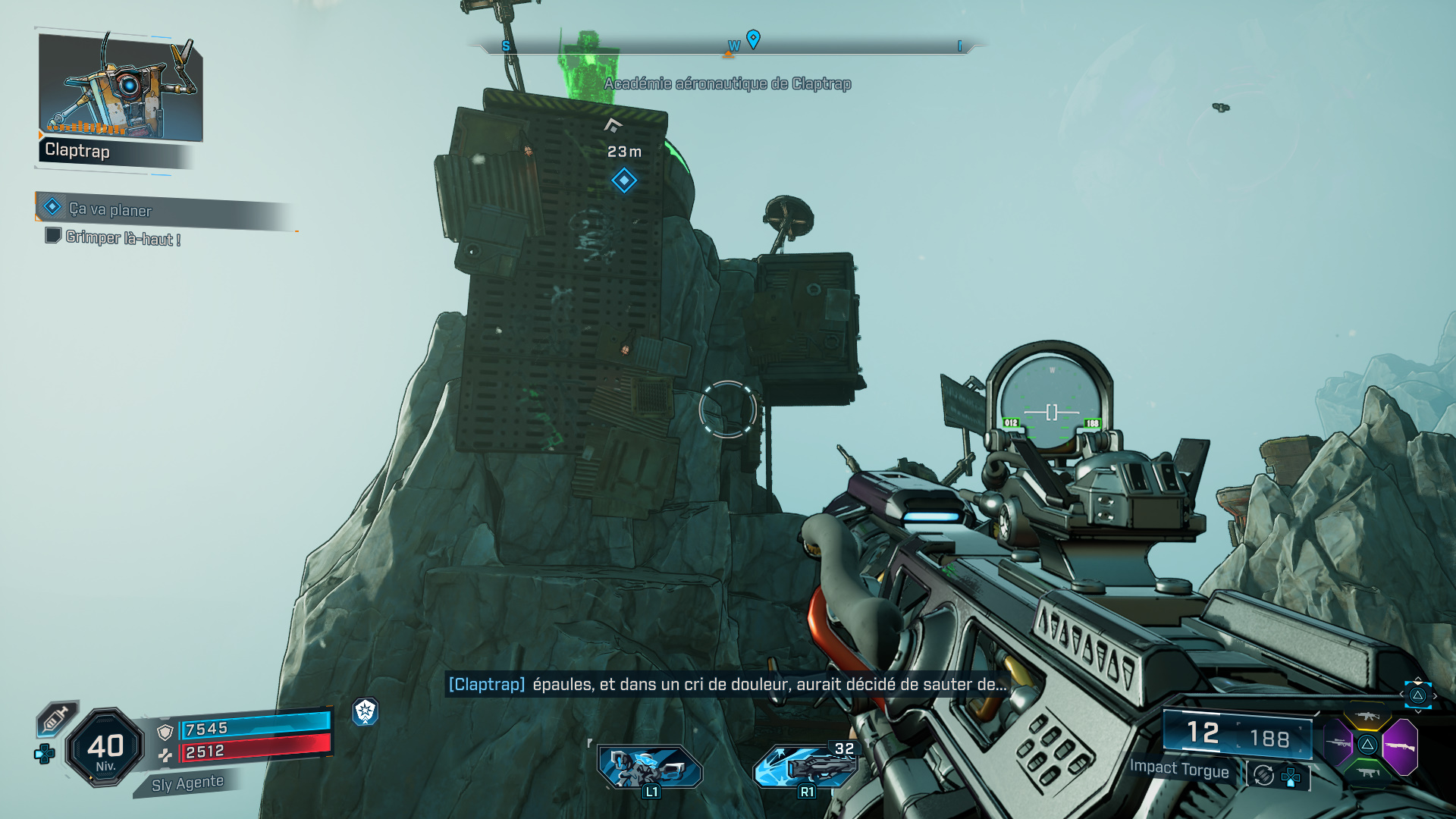
Task: Click the blue diamond objective waypoint marker
Action: (x=624, y=180)
